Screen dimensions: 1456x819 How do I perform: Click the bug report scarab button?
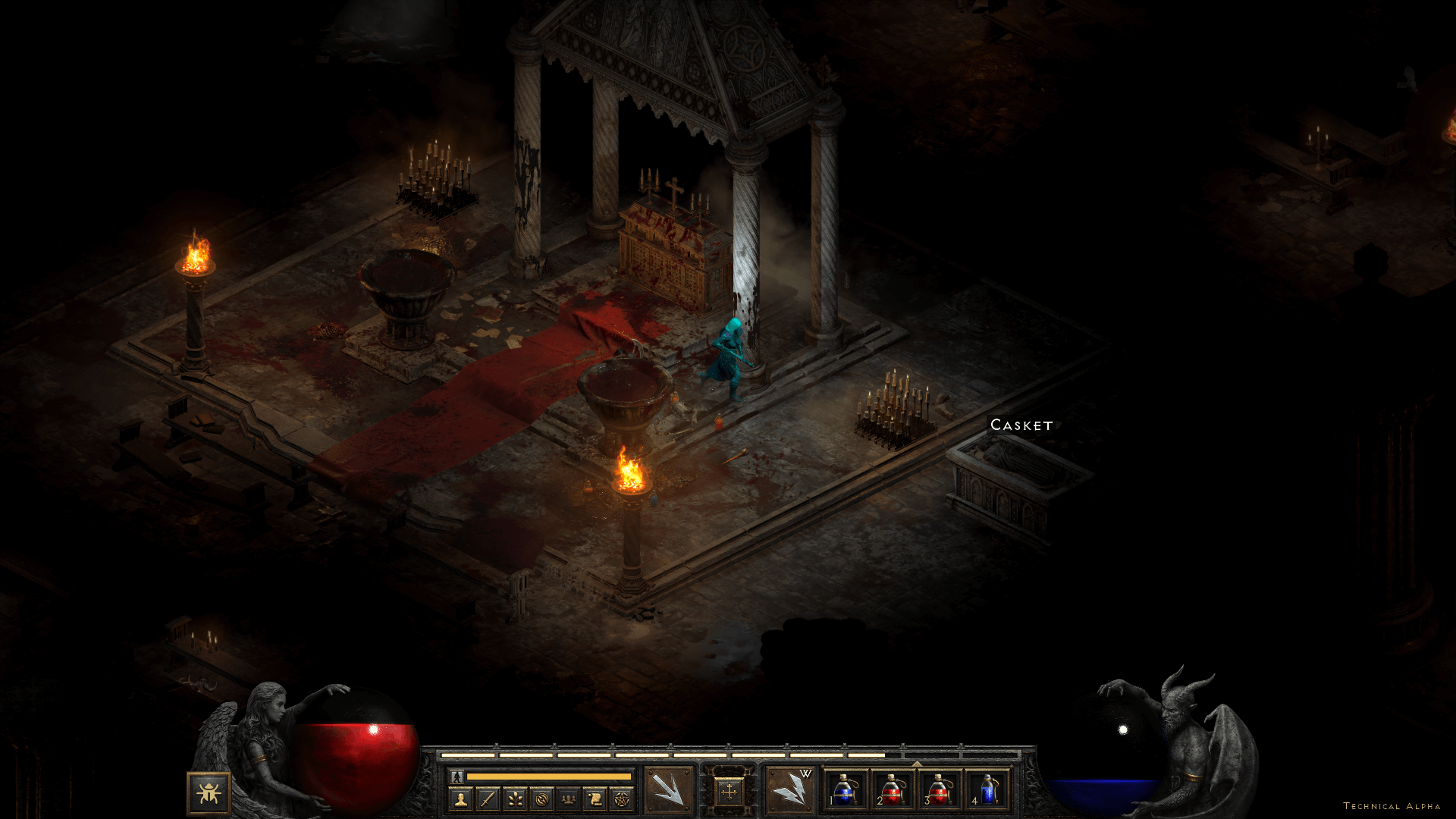(209, 793)
